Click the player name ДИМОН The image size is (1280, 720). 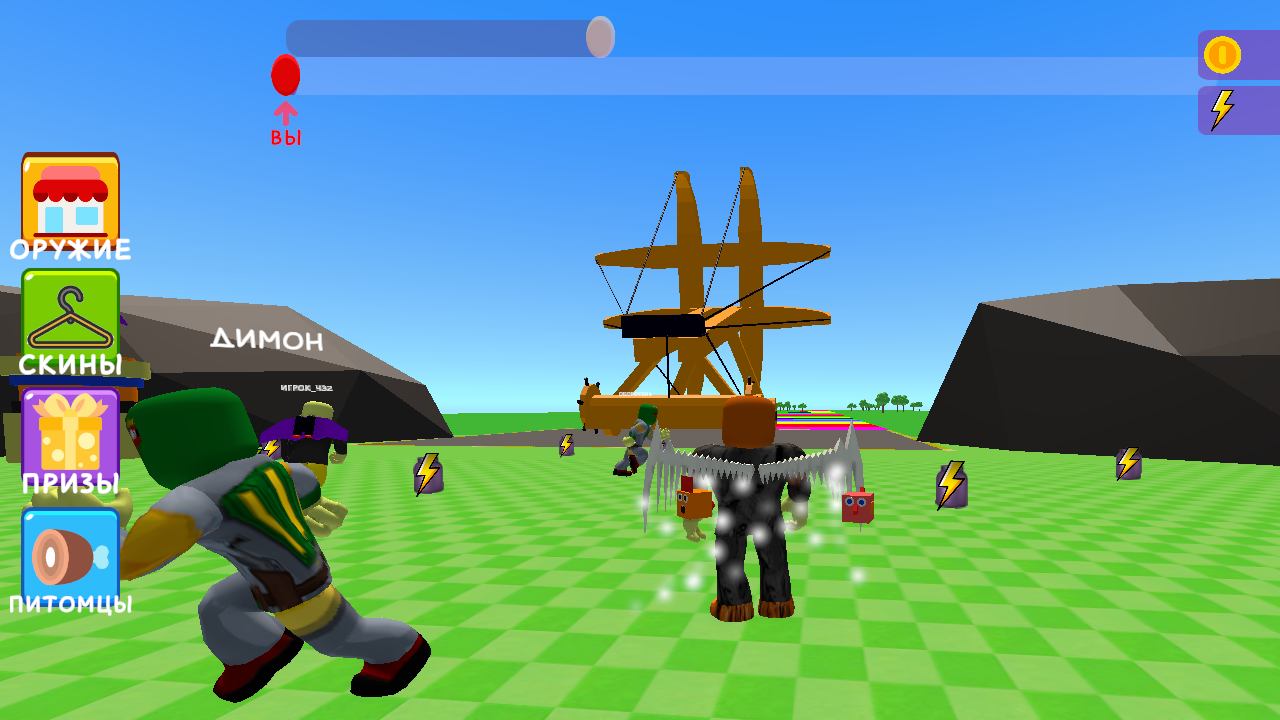tap(264, 340)
